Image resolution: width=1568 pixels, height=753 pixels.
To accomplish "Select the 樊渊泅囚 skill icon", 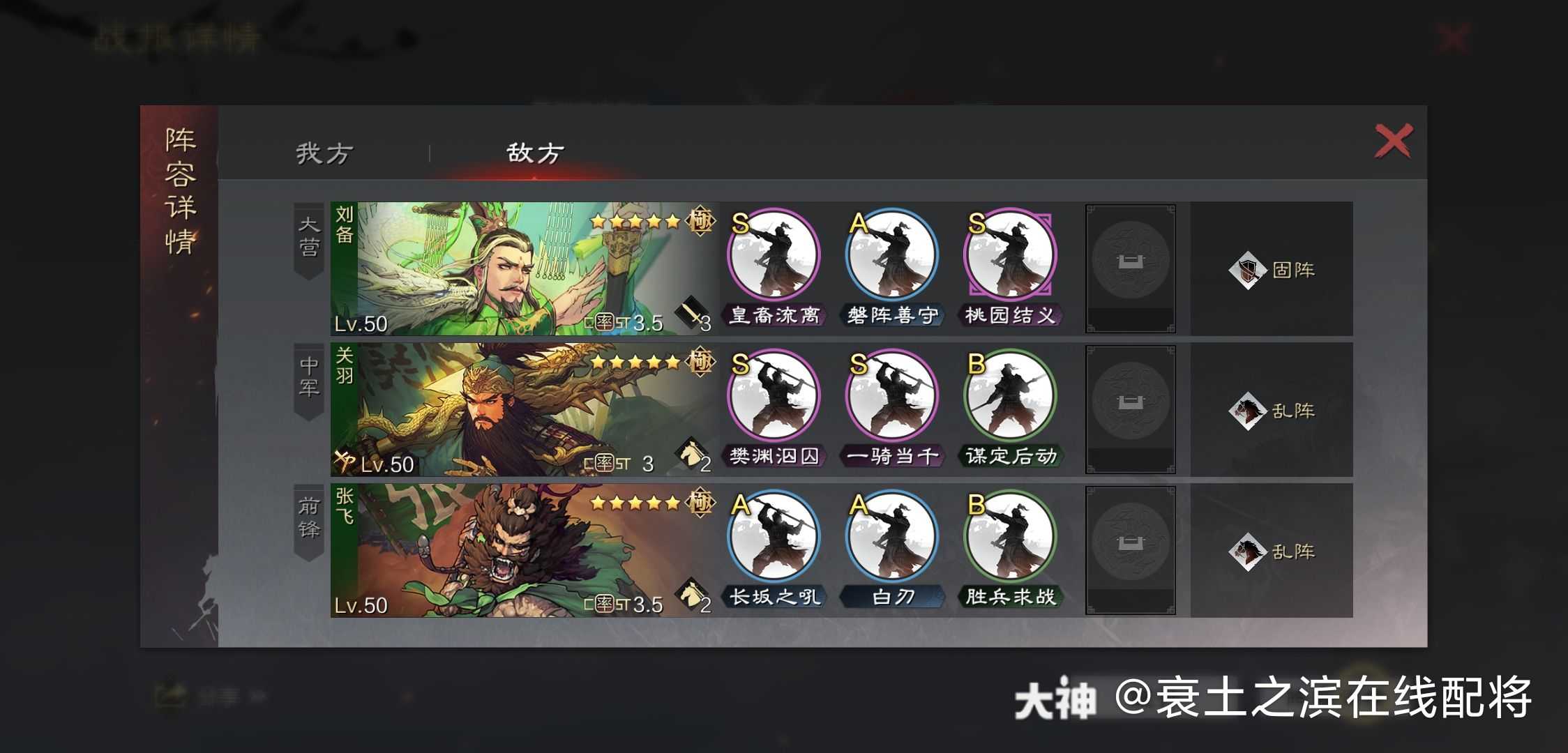I will [x=774, y=396].
